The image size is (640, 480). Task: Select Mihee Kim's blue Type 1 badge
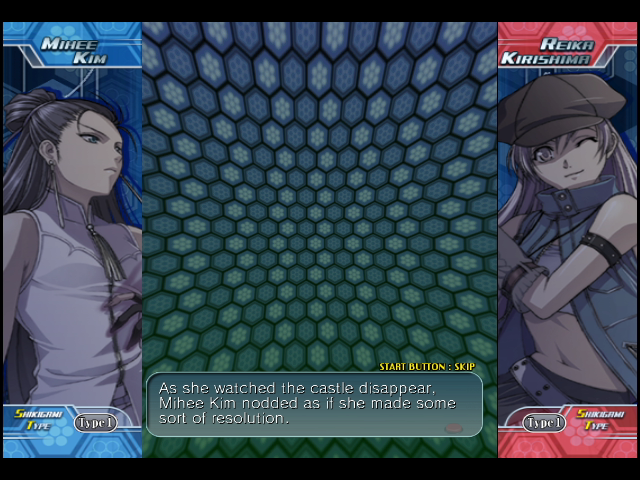pos(96,423)
